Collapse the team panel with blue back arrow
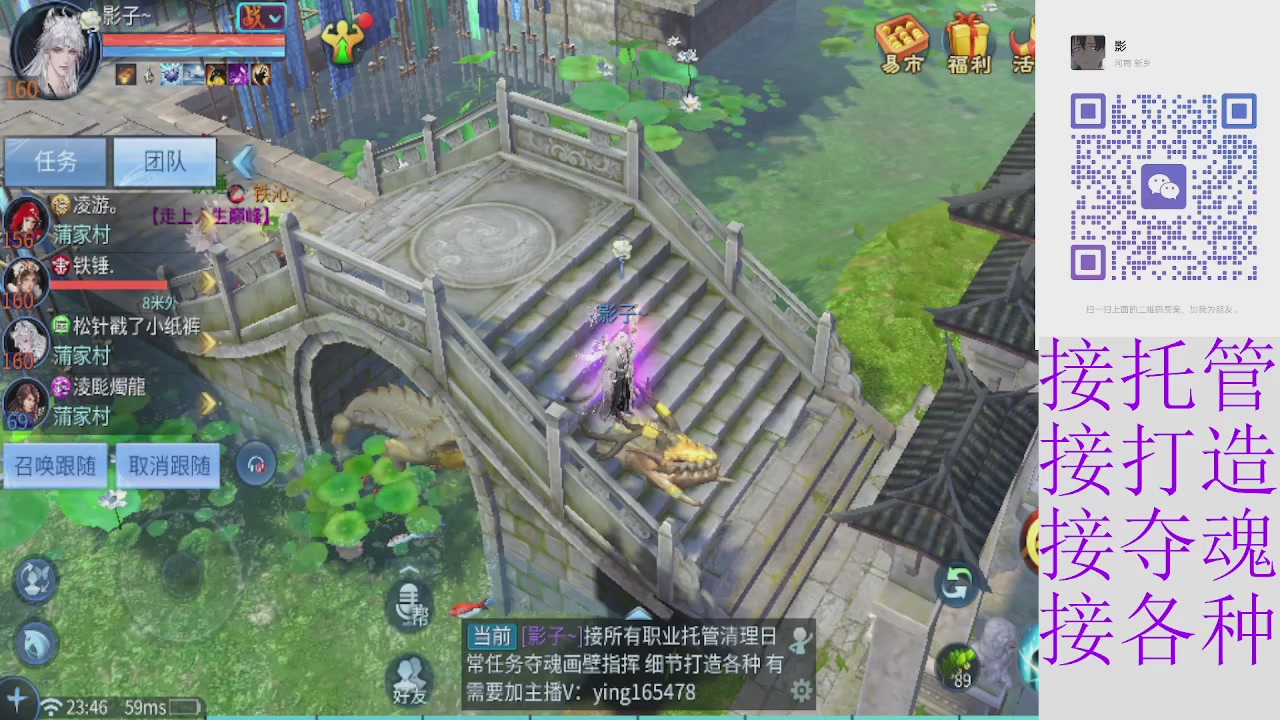The image size is (1280, 720). [x=244, y=163]
